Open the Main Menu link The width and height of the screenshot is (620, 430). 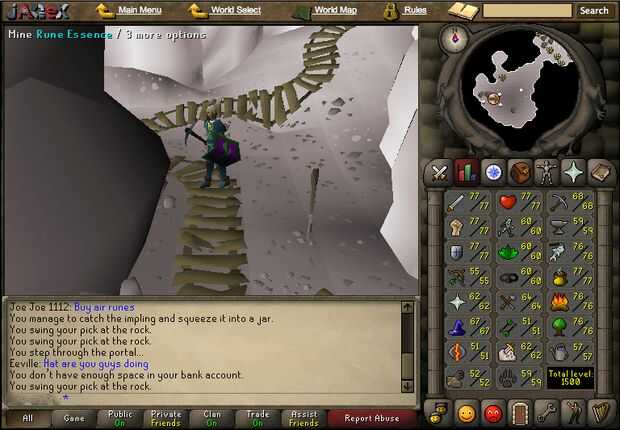point(139,10)
